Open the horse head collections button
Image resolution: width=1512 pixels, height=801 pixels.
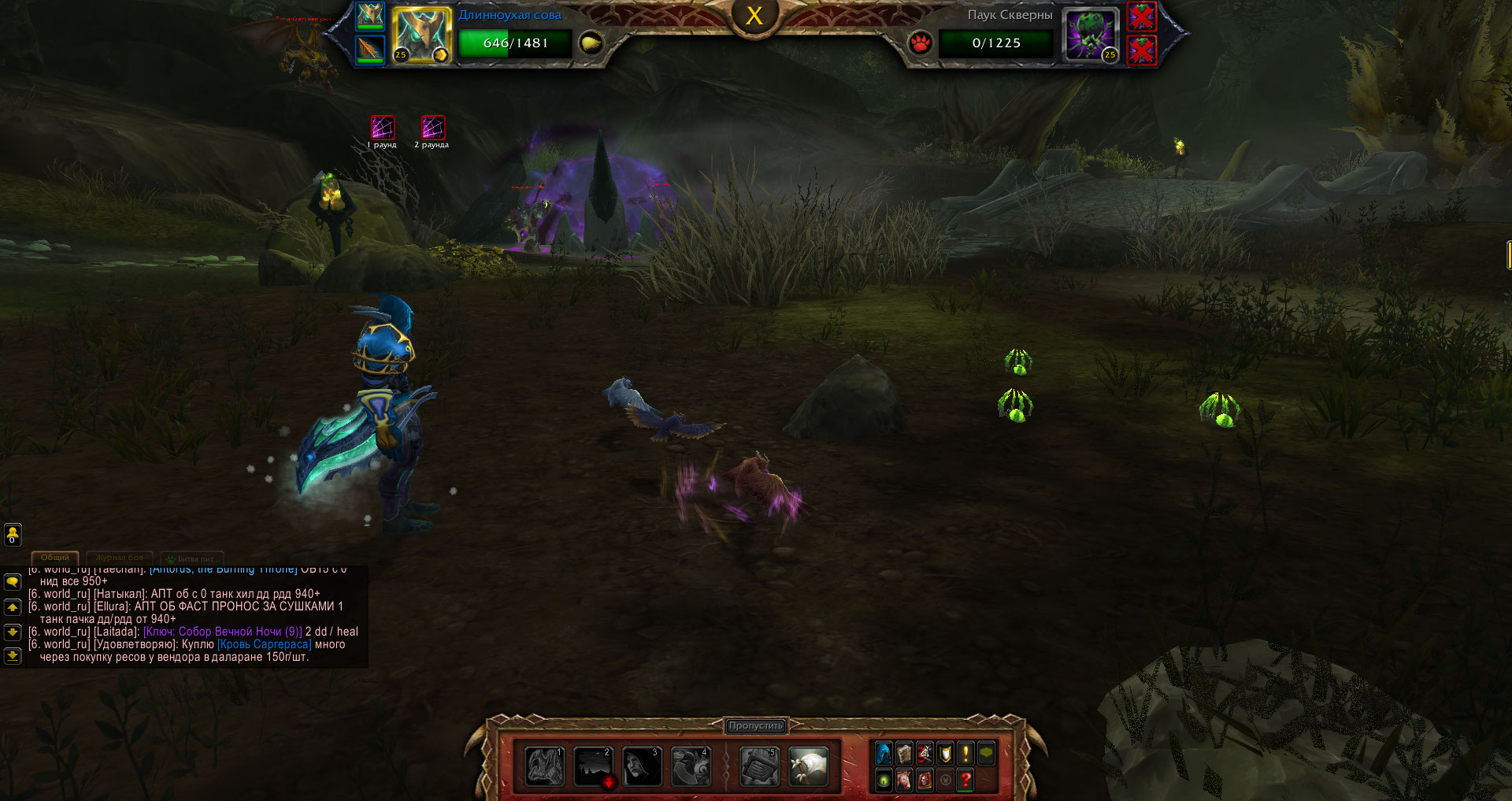point(904,780)
